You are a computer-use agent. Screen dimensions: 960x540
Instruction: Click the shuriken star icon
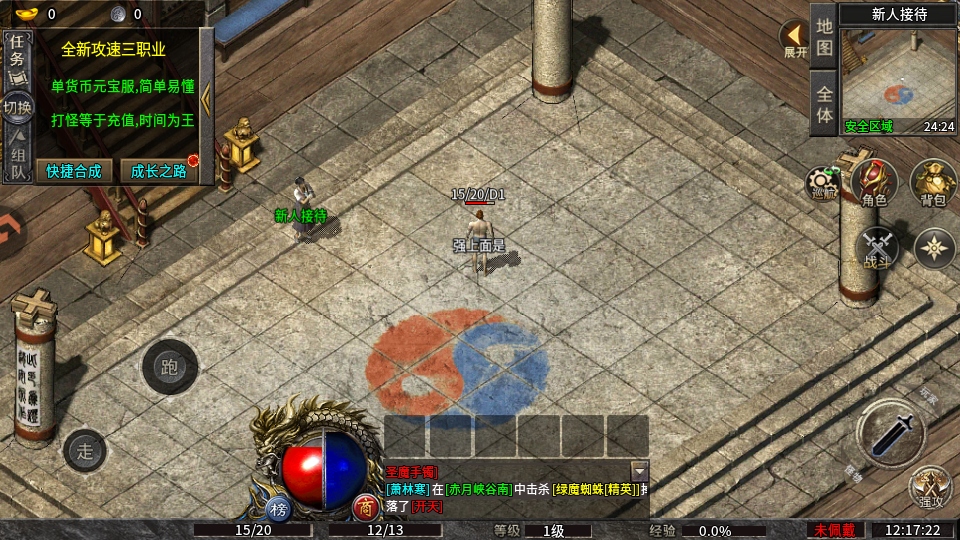pos(935,248)
